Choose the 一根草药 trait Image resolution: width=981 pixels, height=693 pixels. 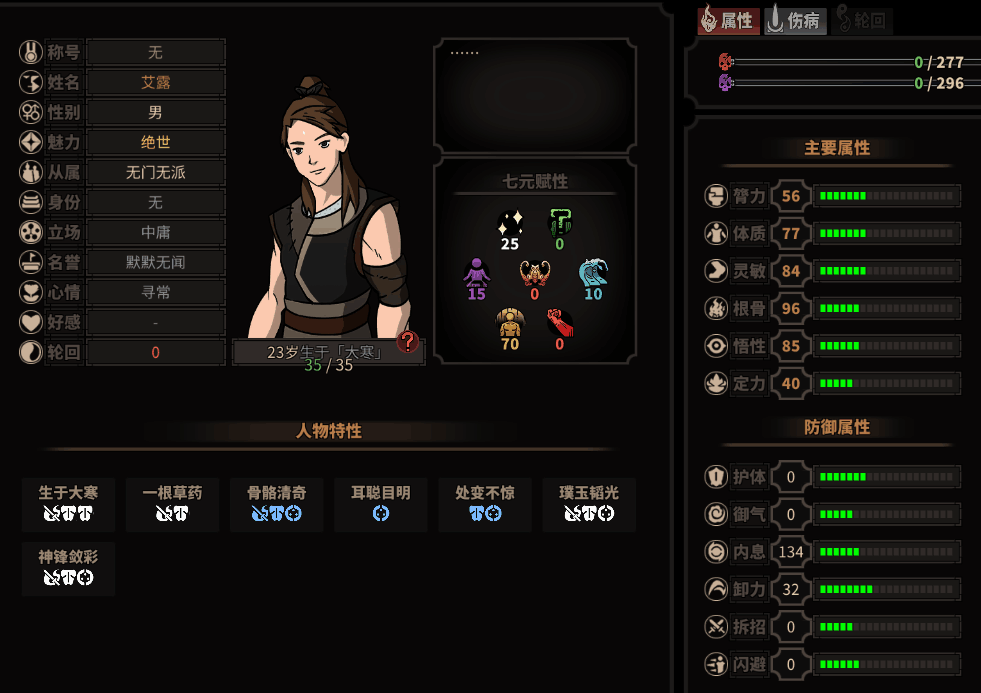[x=173, y=503]
